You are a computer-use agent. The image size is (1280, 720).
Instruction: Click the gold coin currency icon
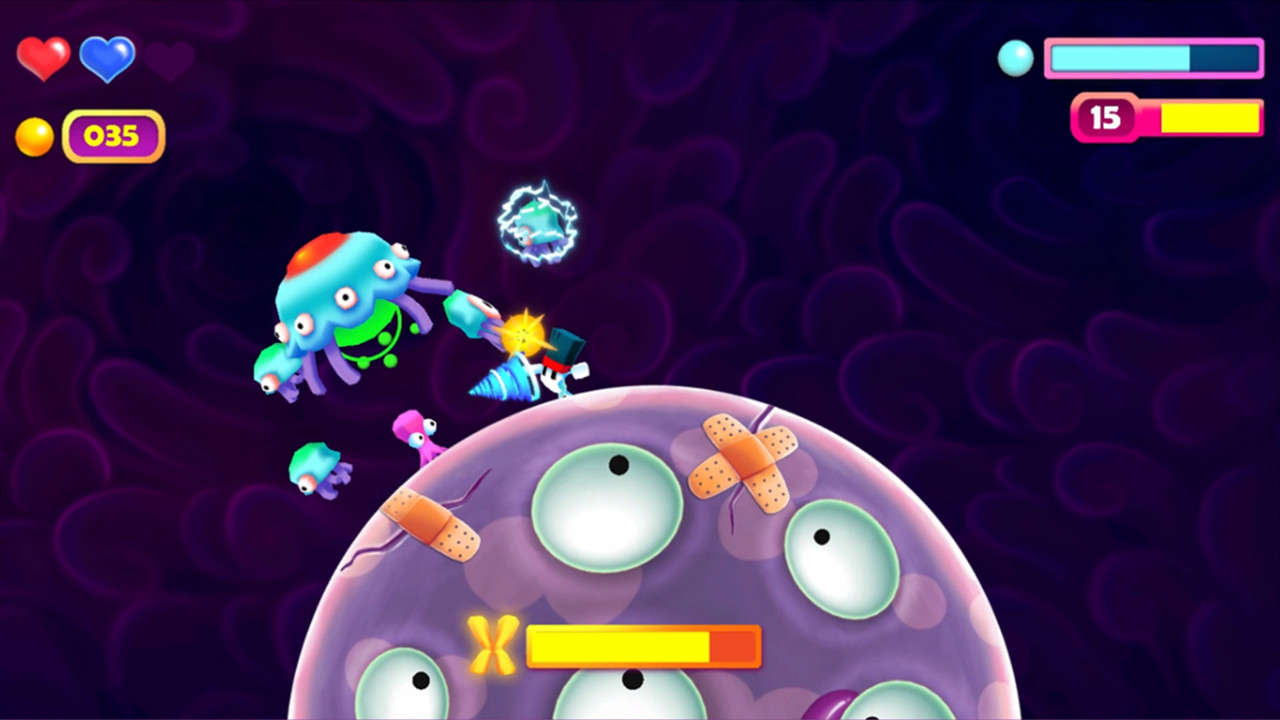[x=36, y=136]
